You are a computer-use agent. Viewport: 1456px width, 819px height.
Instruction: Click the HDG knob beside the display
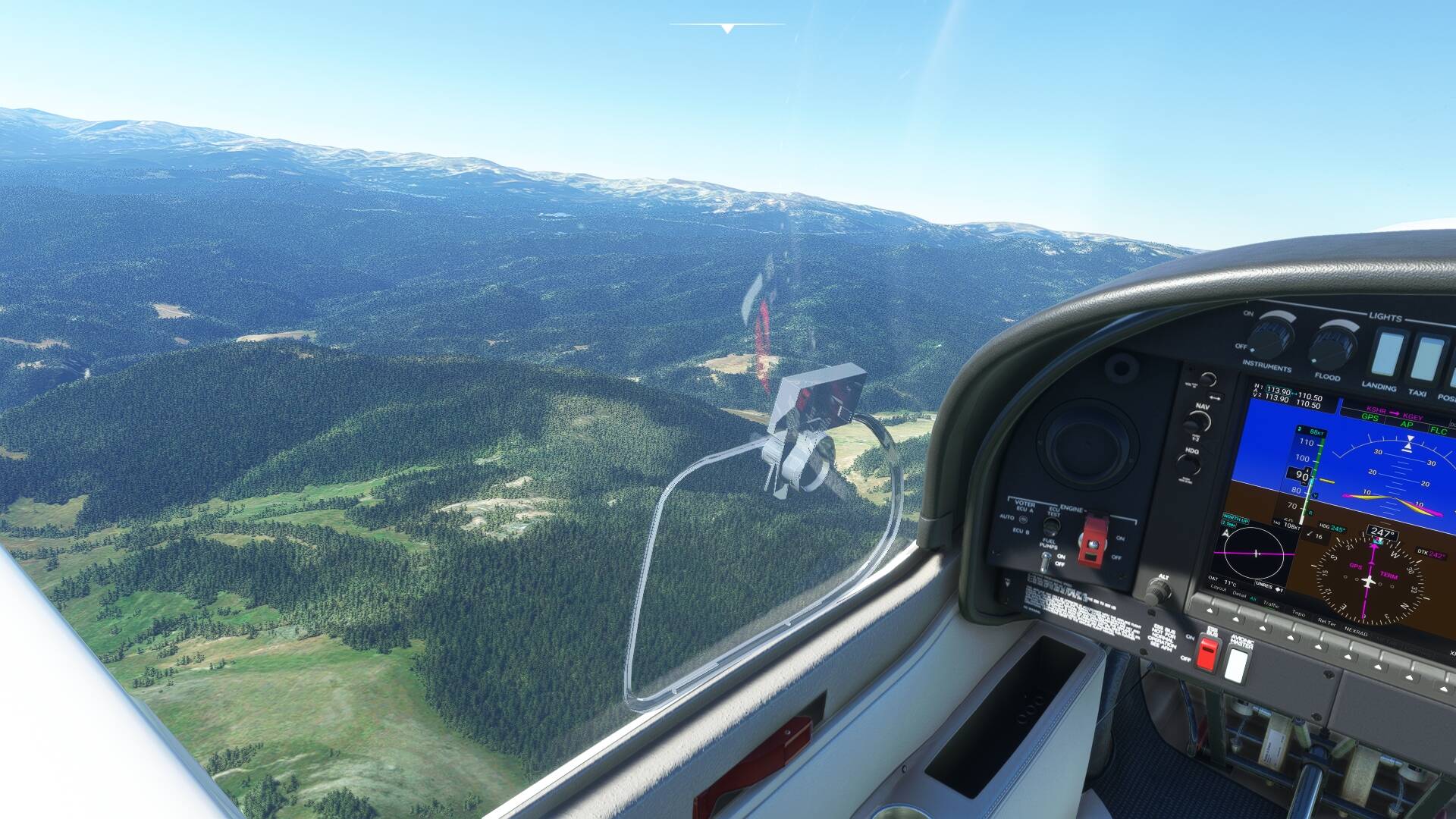click(x=1188, y=464)
